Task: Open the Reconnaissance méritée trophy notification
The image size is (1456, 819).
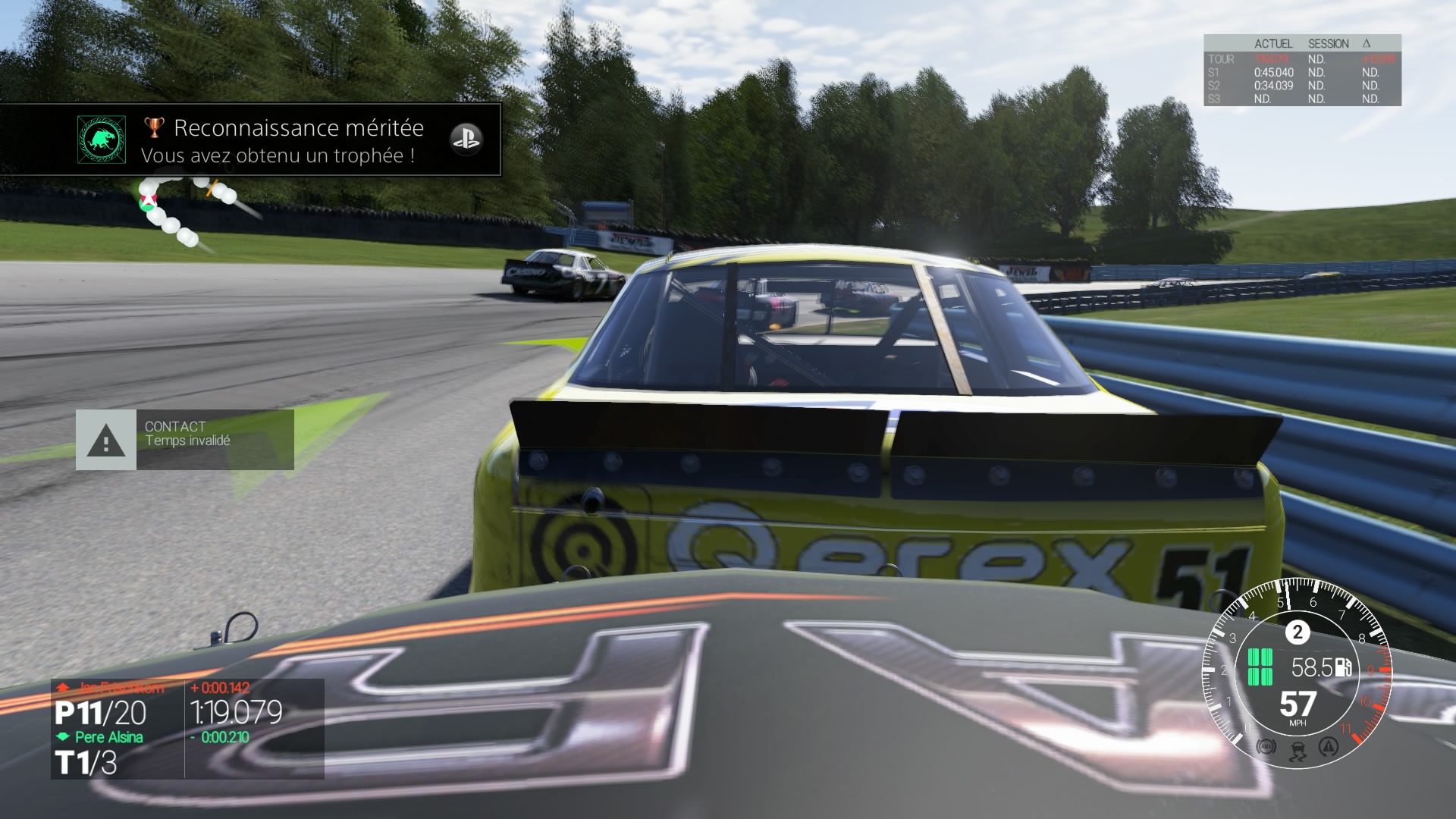Action: pyautogui.click(x=288, y=140)
